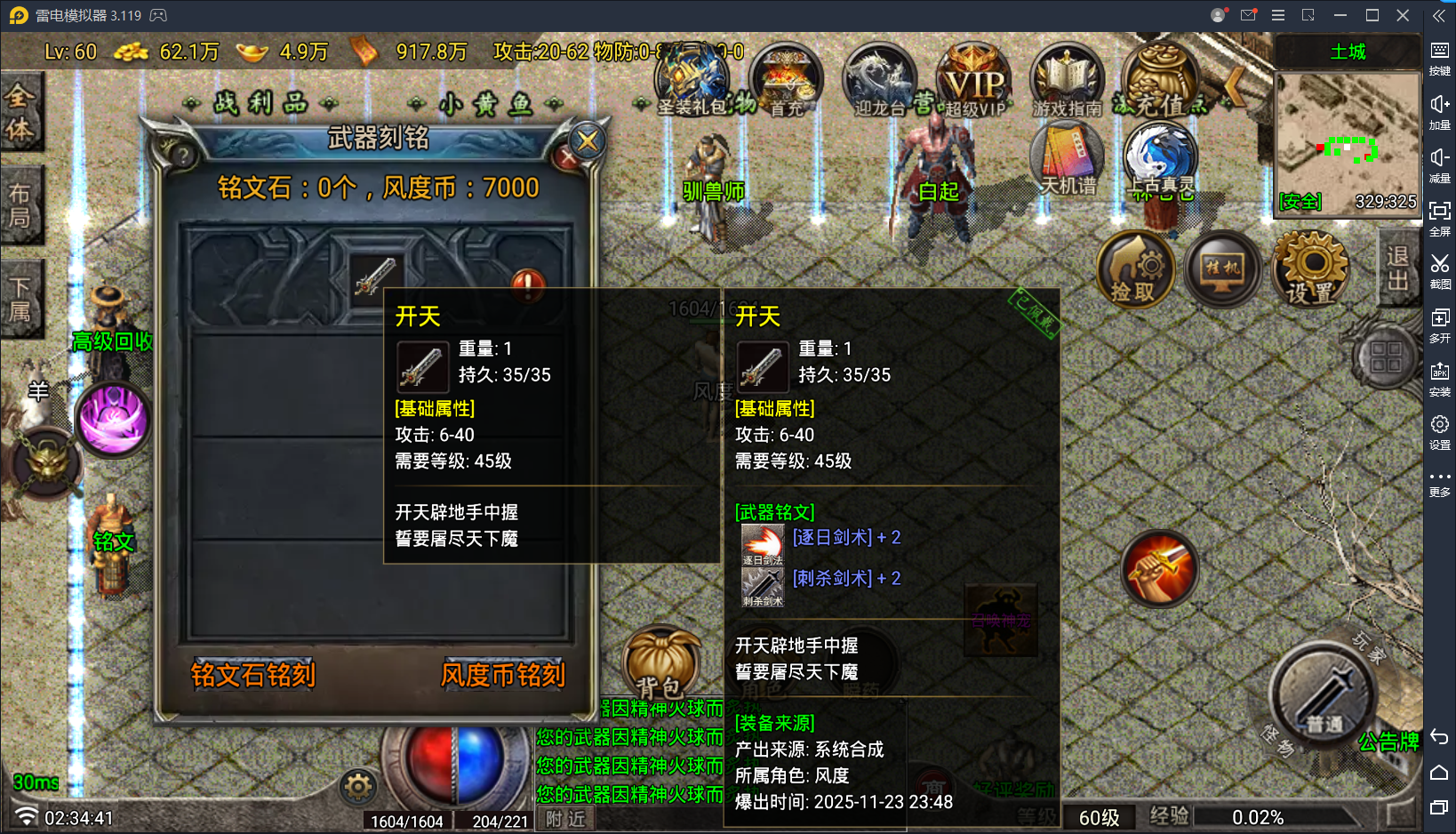Open the emulator hamburger menu
The width and height of the screenshot is (1456, 834).
(x=1278, y=15)
